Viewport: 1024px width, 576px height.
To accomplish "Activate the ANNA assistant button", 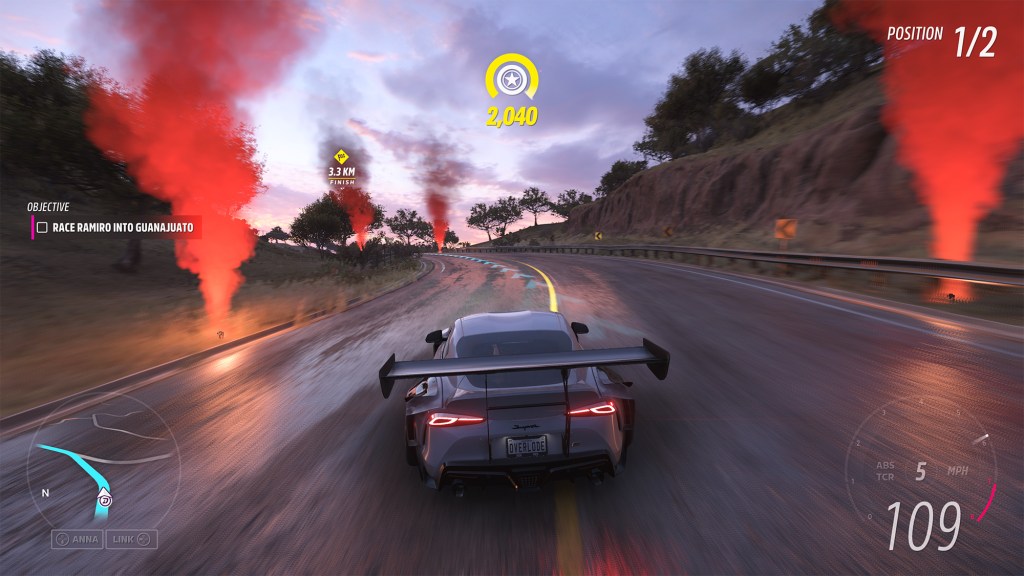I will click(77, 539).
